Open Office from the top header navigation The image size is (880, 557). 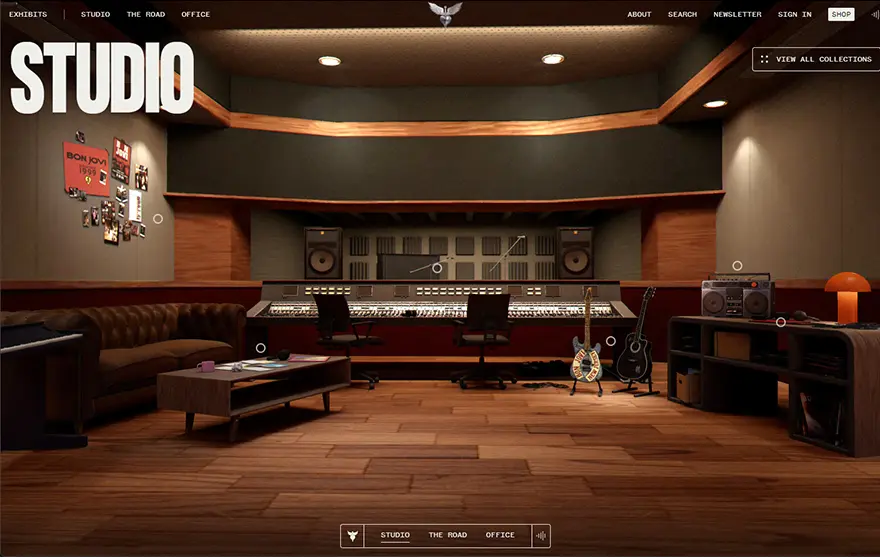(196, 15)
